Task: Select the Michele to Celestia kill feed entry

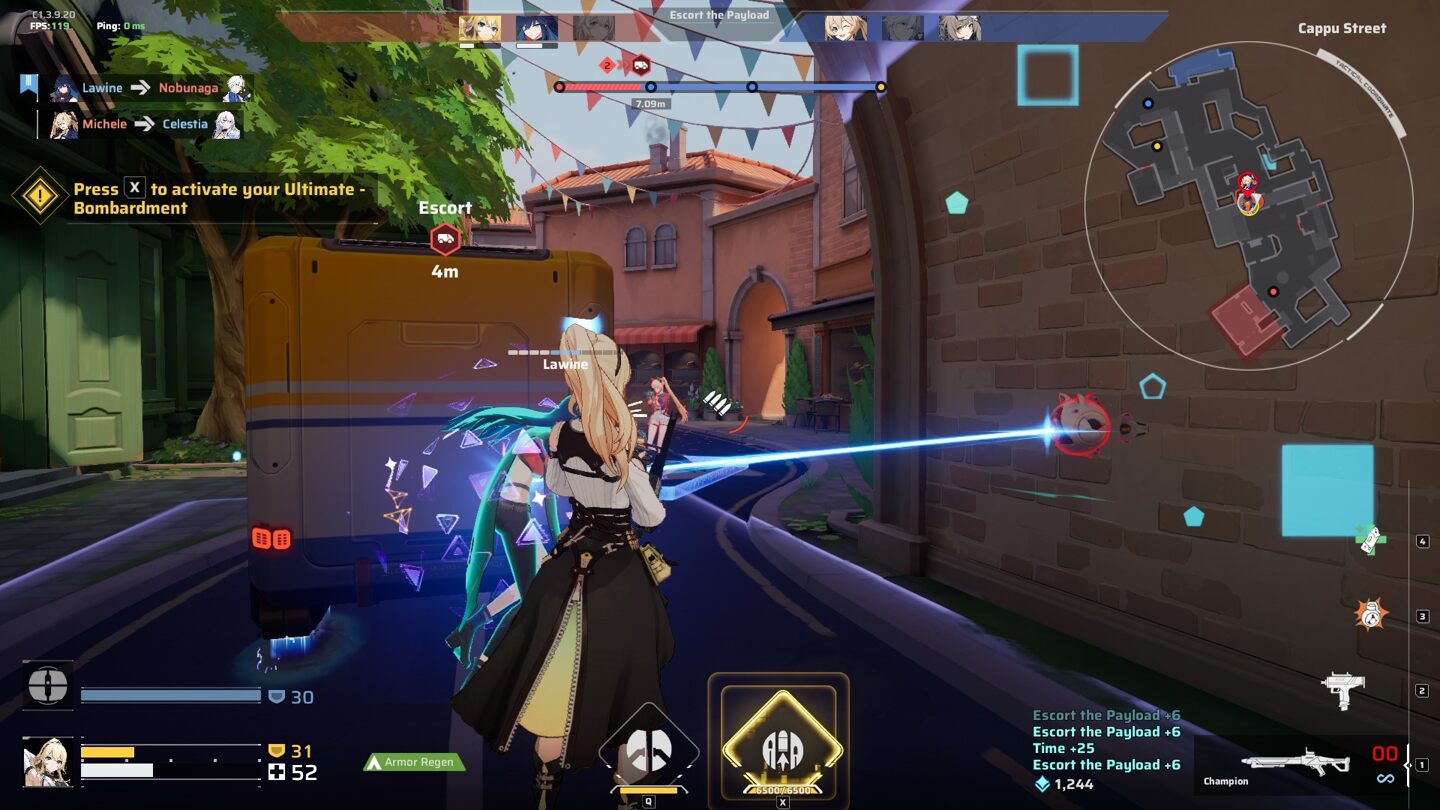Action: click(x=145, y=124)
